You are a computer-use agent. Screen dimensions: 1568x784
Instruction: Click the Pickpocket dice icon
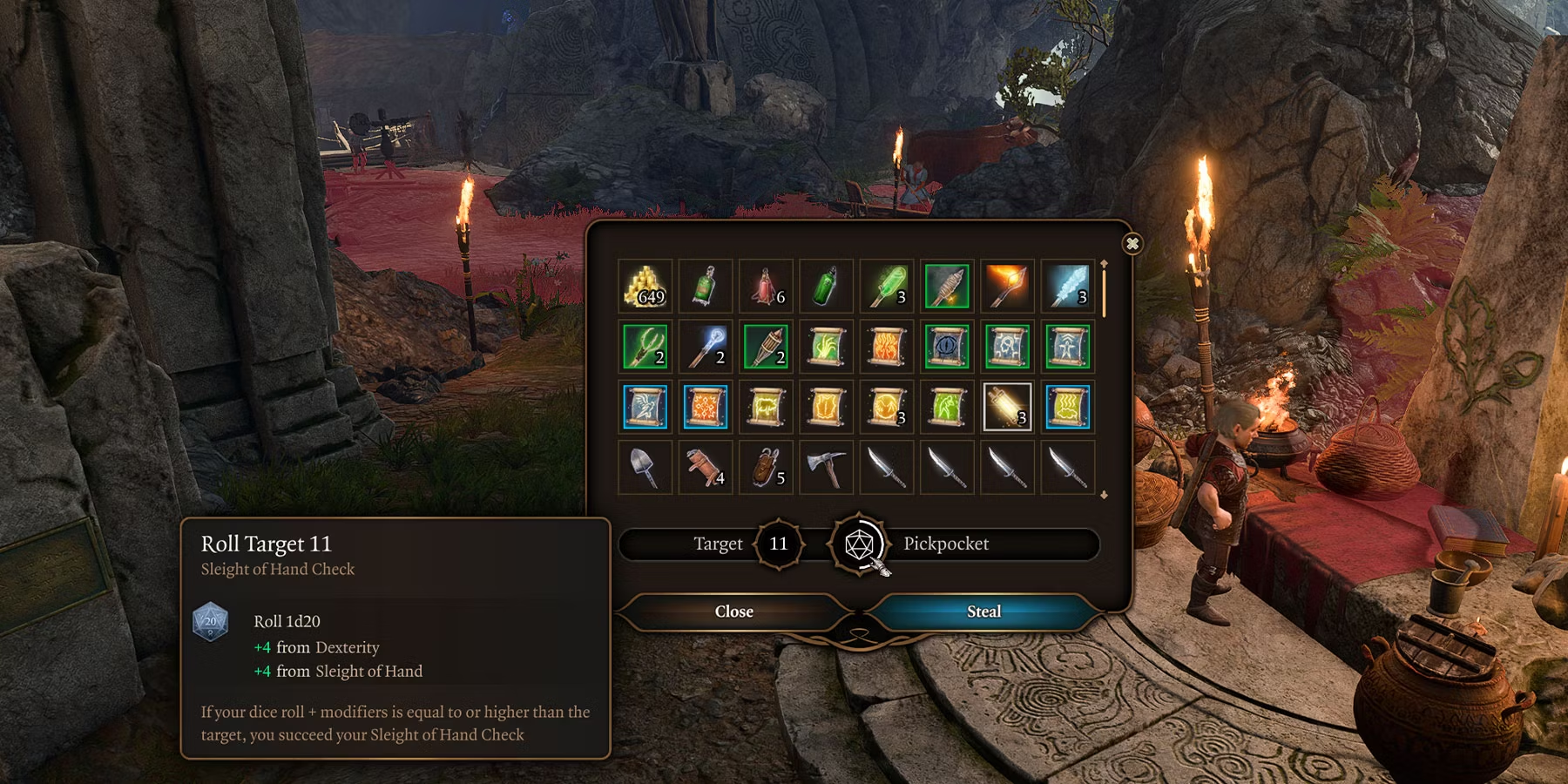[859, 544]
